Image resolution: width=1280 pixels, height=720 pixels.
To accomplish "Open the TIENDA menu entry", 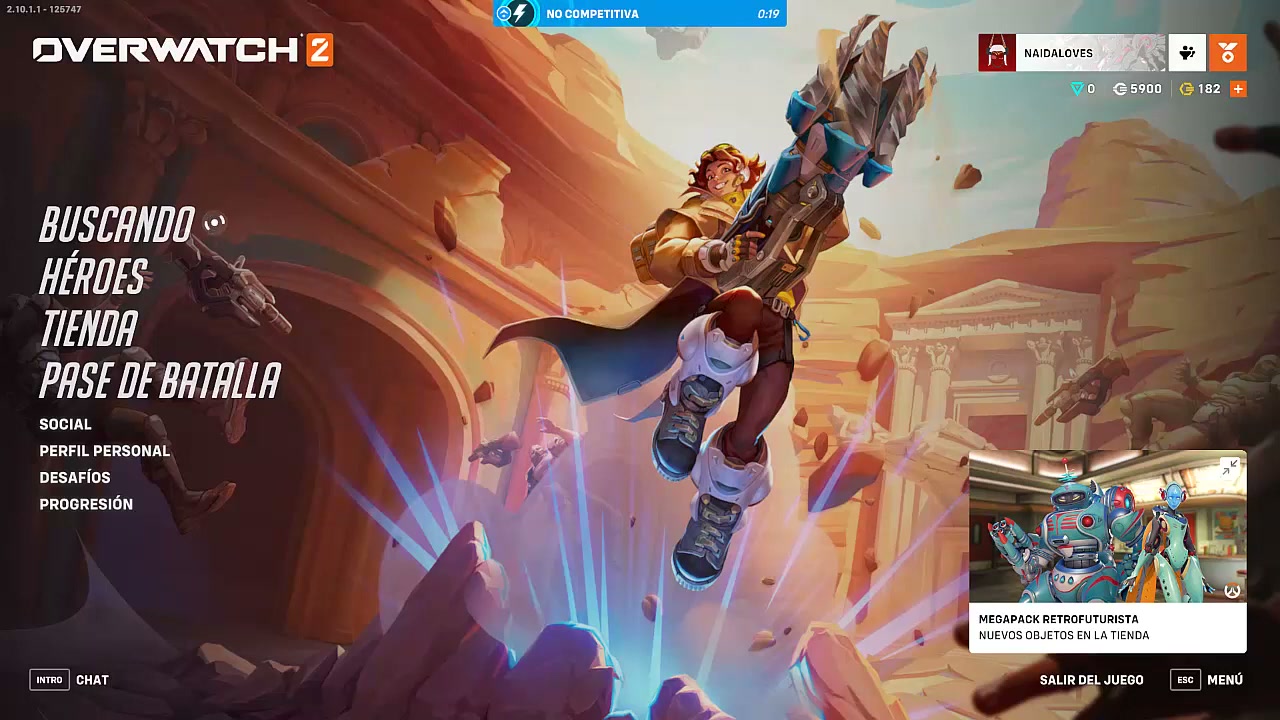I will pos(87,330).
